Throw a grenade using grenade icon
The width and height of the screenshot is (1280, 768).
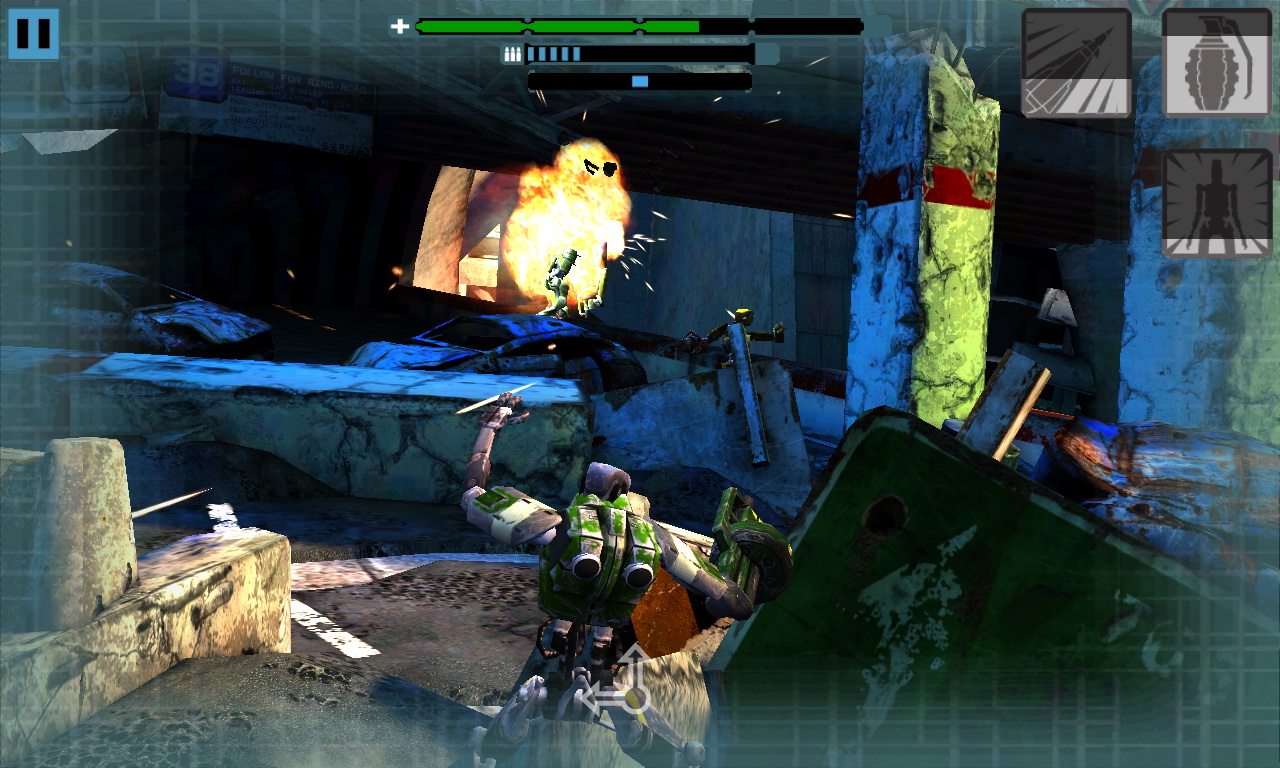point(1216,64)
